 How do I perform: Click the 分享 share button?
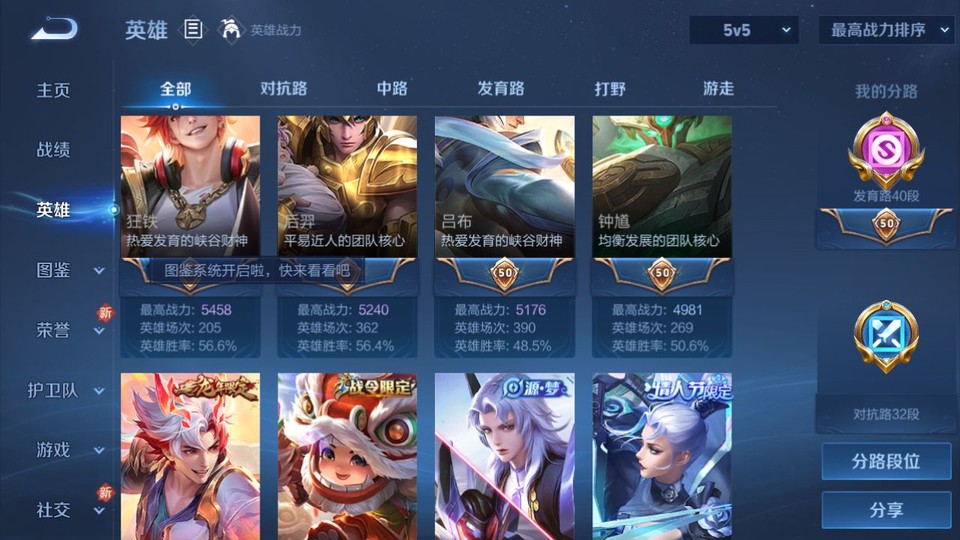tap(886, 510)
